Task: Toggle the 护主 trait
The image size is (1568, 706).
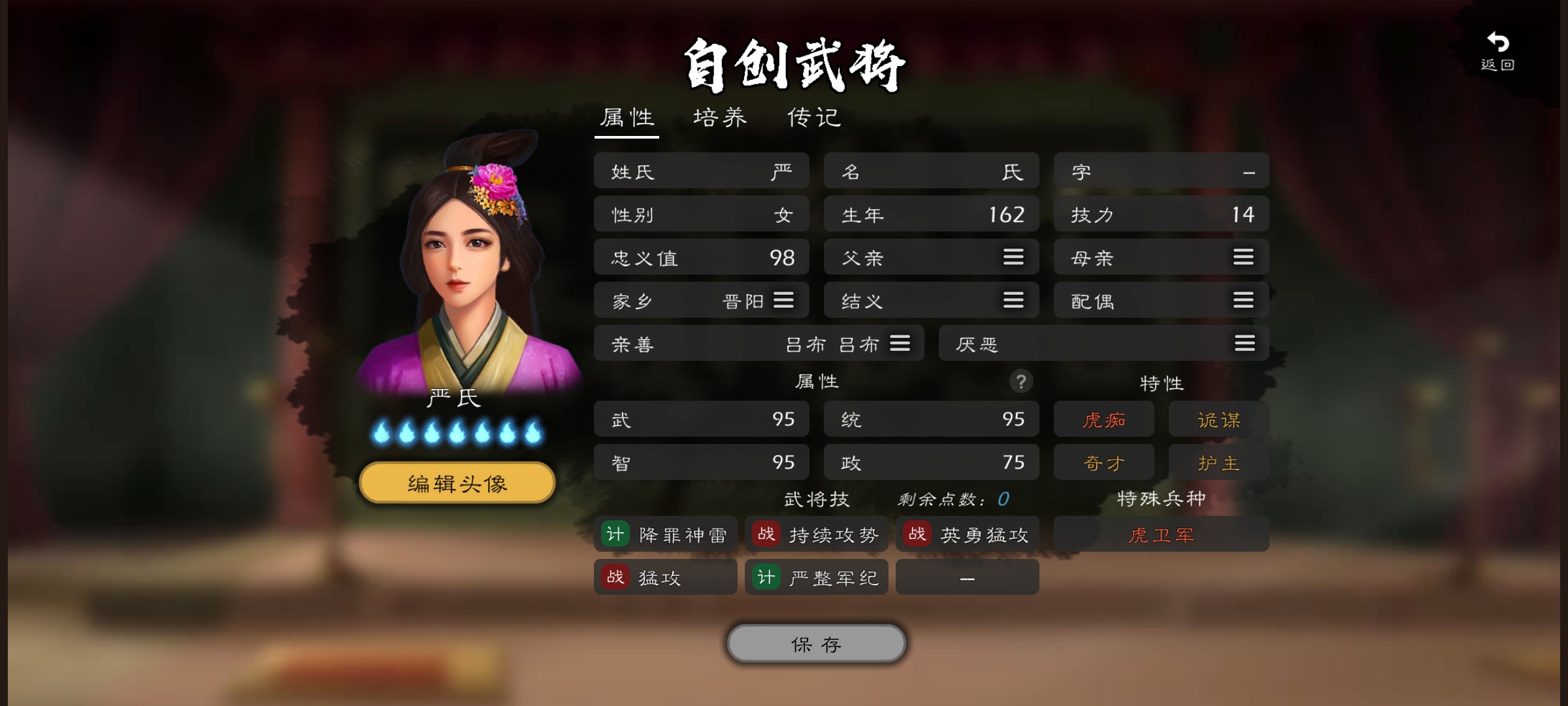Action: 1218,462
